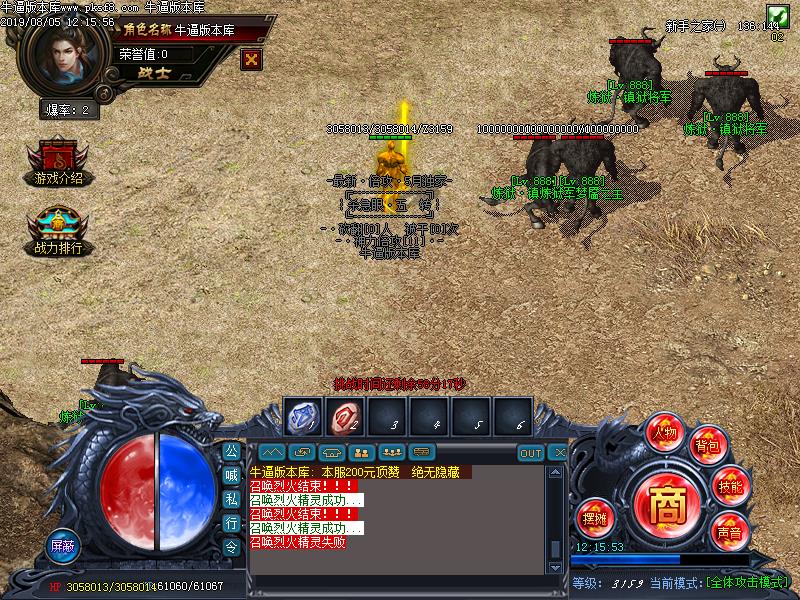Open the 背包 backpack inventory
Image resolution: width=800 pixels, height=600 pixels.
pyautogui.click(x=708, y=446)
